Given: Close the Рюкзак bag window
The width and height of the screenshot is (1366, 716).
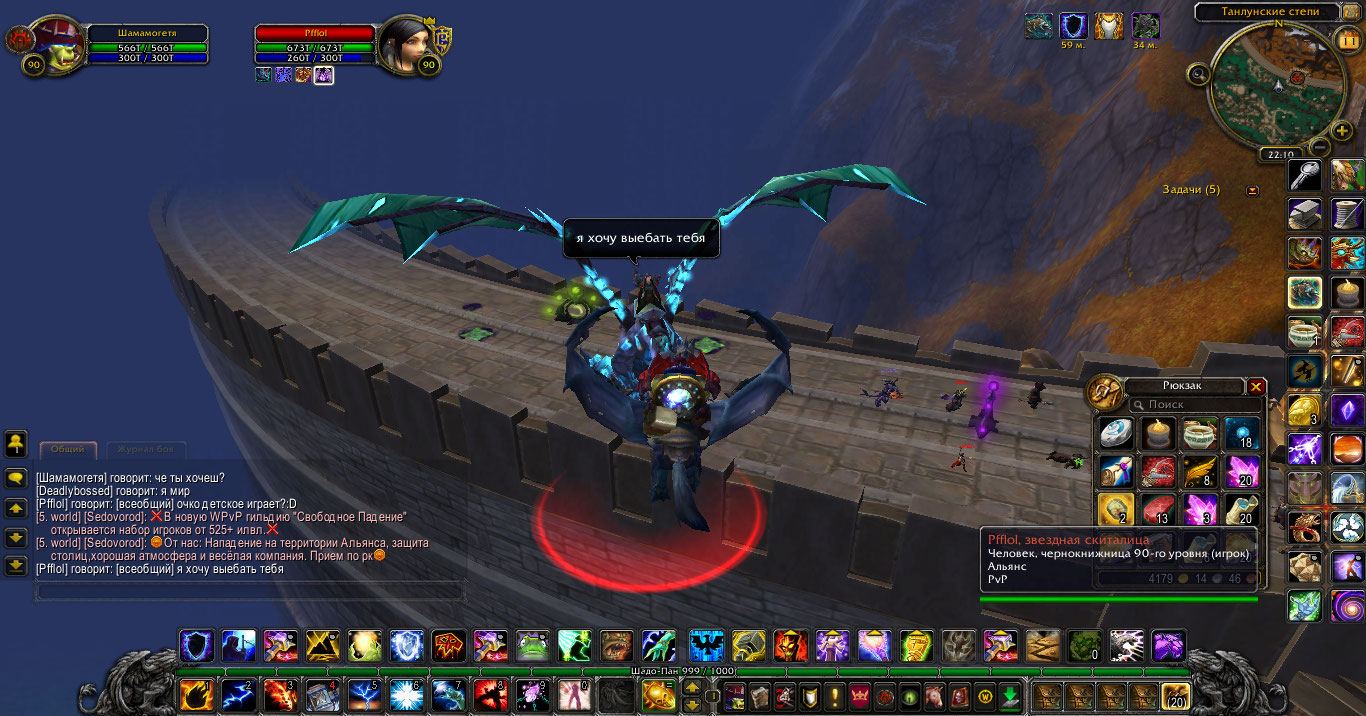Looking at the screenshot, I should tap(1256, 387).
